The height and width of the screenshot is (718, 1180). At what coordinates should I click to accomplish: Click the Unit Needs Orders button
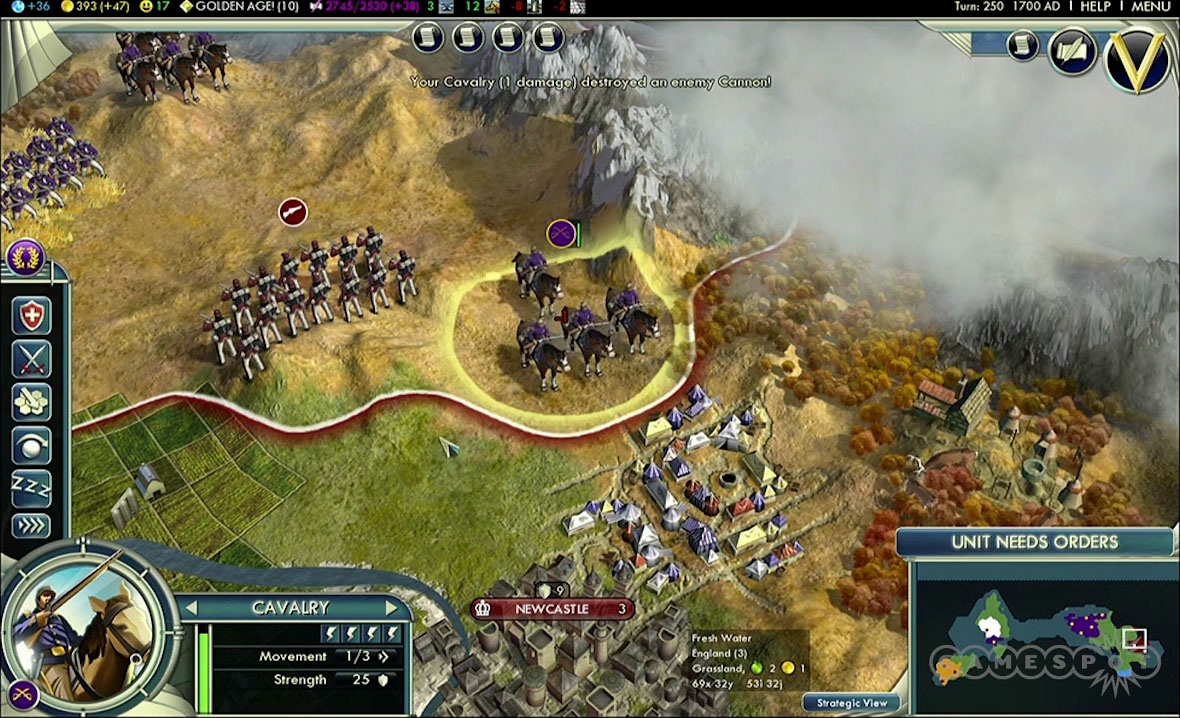pyautogui.click(x=1035, y=542)
